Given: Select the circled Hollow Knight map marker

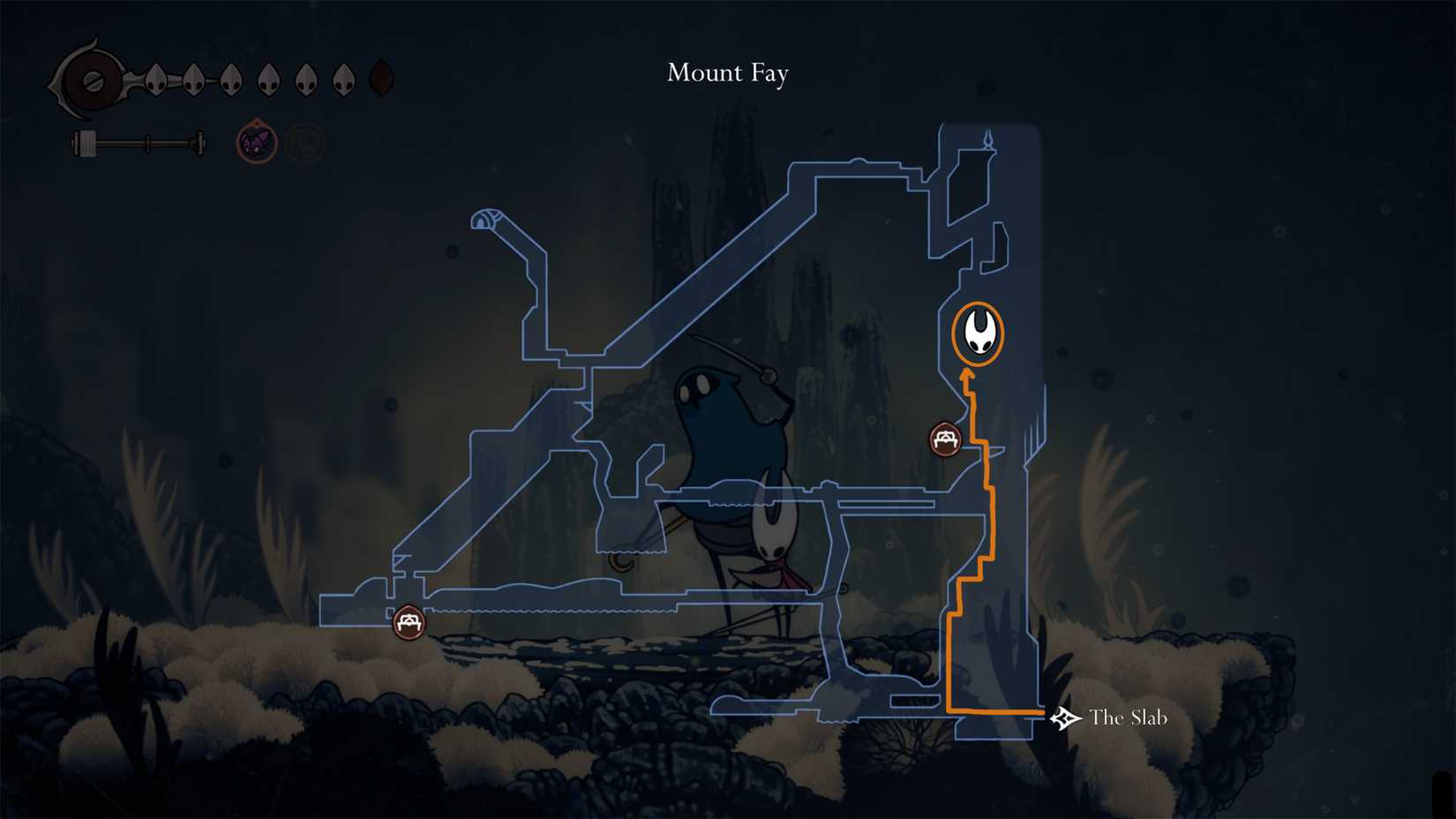Looking at the screenshot, I should point(977,333).
